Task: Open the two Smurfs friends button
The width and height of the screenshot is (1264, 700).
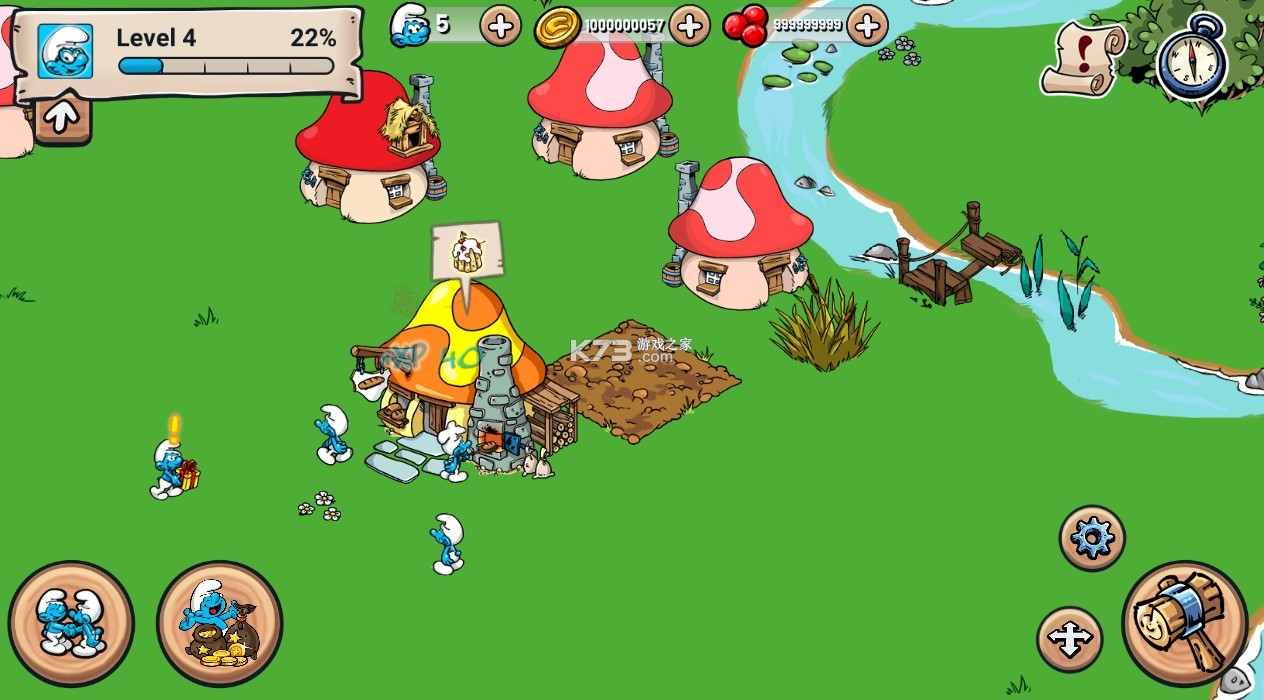Action: (71, 623)
